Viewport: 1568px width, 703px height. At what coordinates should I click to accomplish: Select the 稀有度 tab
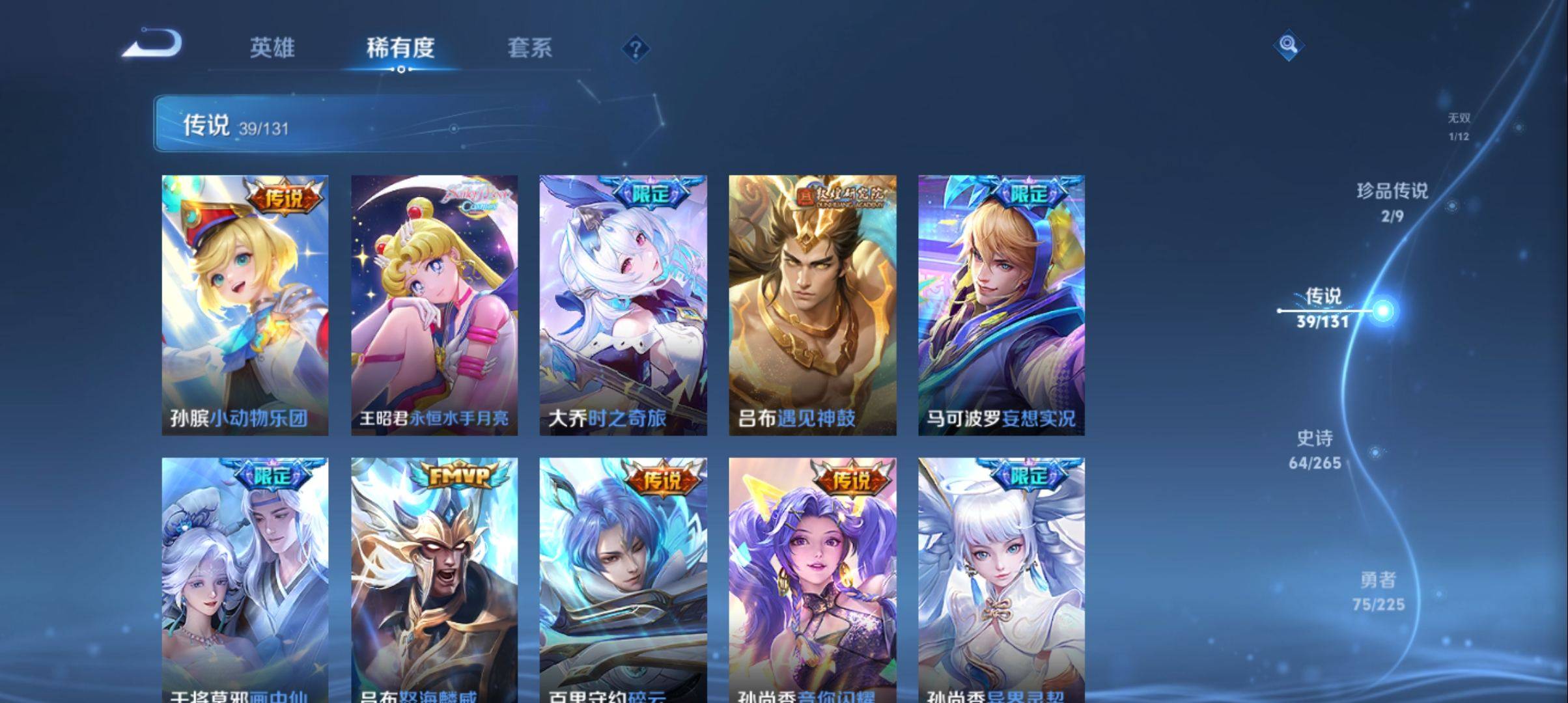[x=400, y=48]
